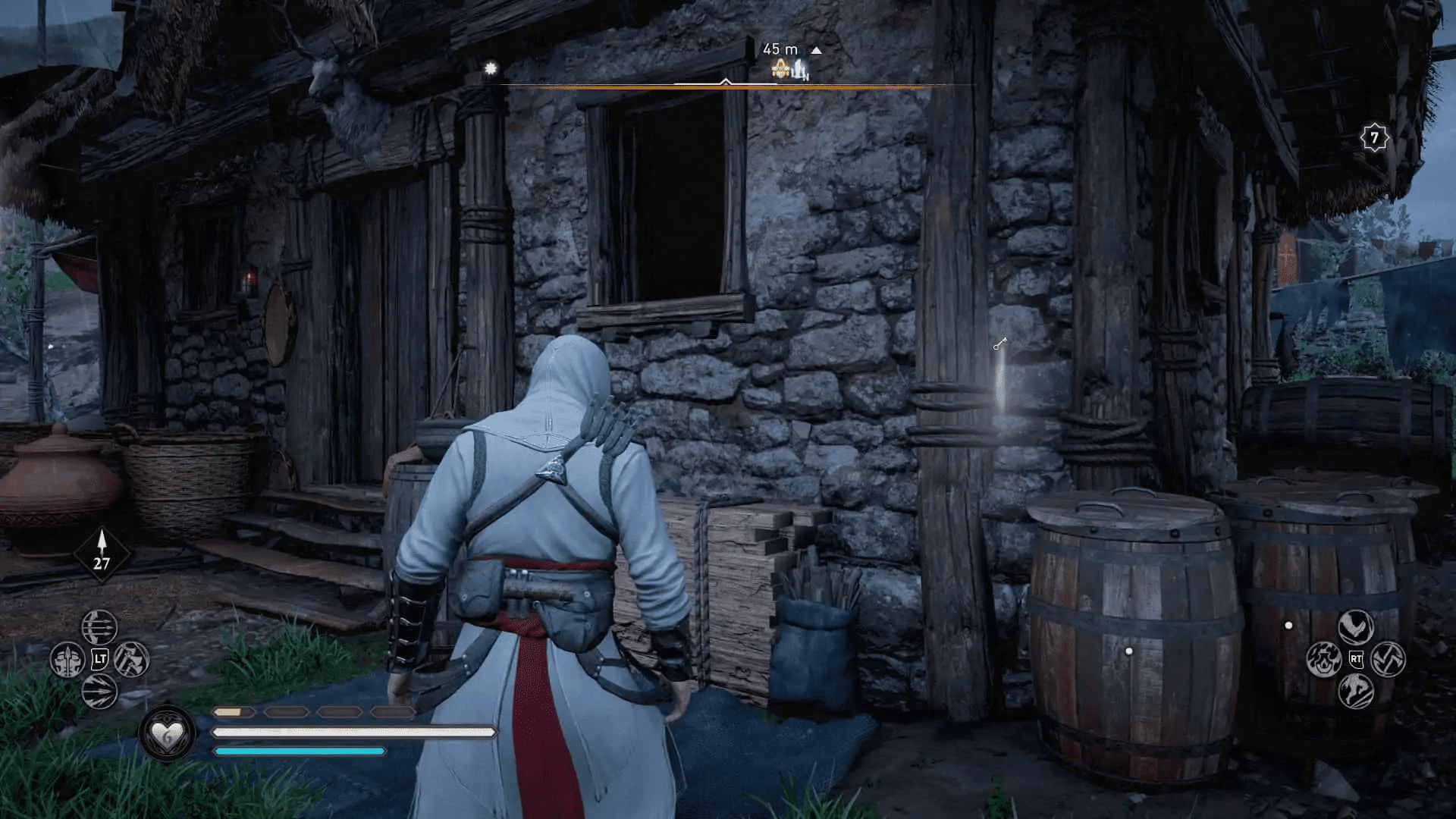Image resolution: width=1456 pixels, height=819 pixels.
Task: Select the fire pot ability icon
Action: pyautogui.click(x=1325, y=659)
